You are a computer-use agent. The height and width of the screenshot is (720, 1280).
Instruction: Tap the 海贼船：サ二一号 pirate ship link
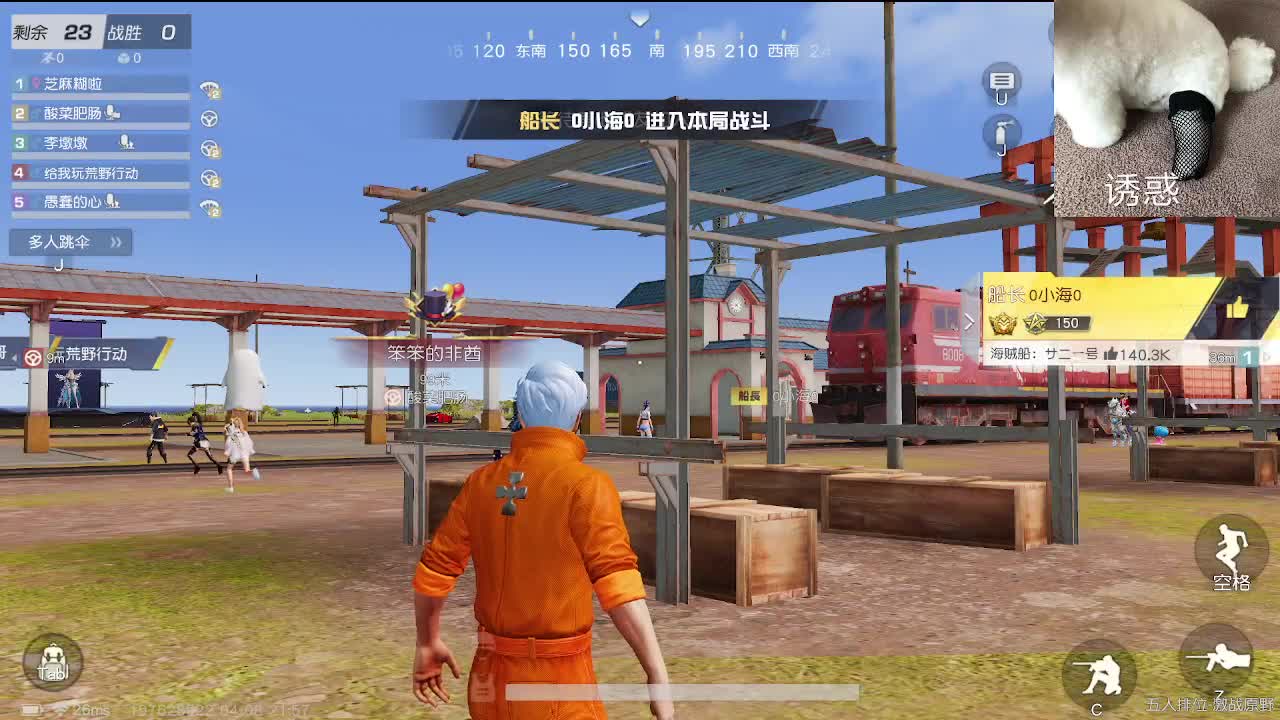[1043, 354]
